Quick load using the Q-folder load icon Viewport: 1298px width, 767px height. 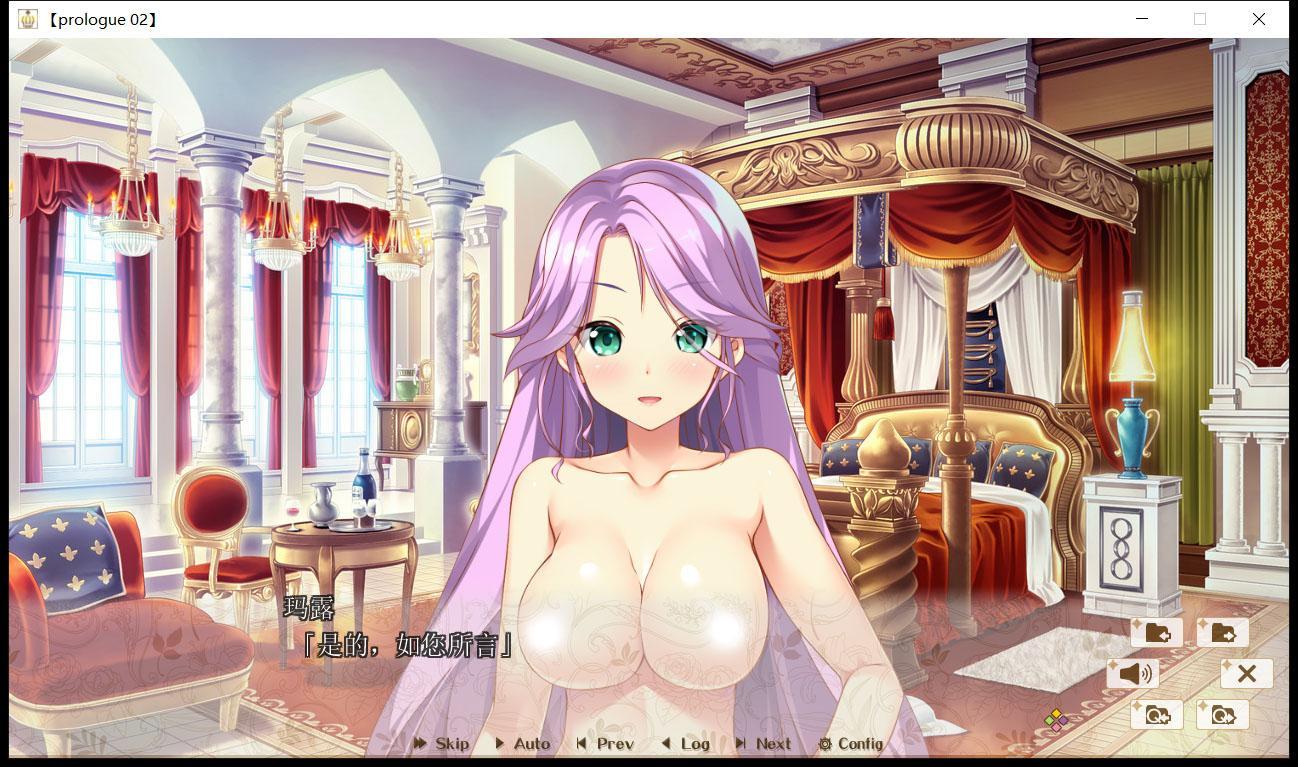click(x=1222, y=714)
